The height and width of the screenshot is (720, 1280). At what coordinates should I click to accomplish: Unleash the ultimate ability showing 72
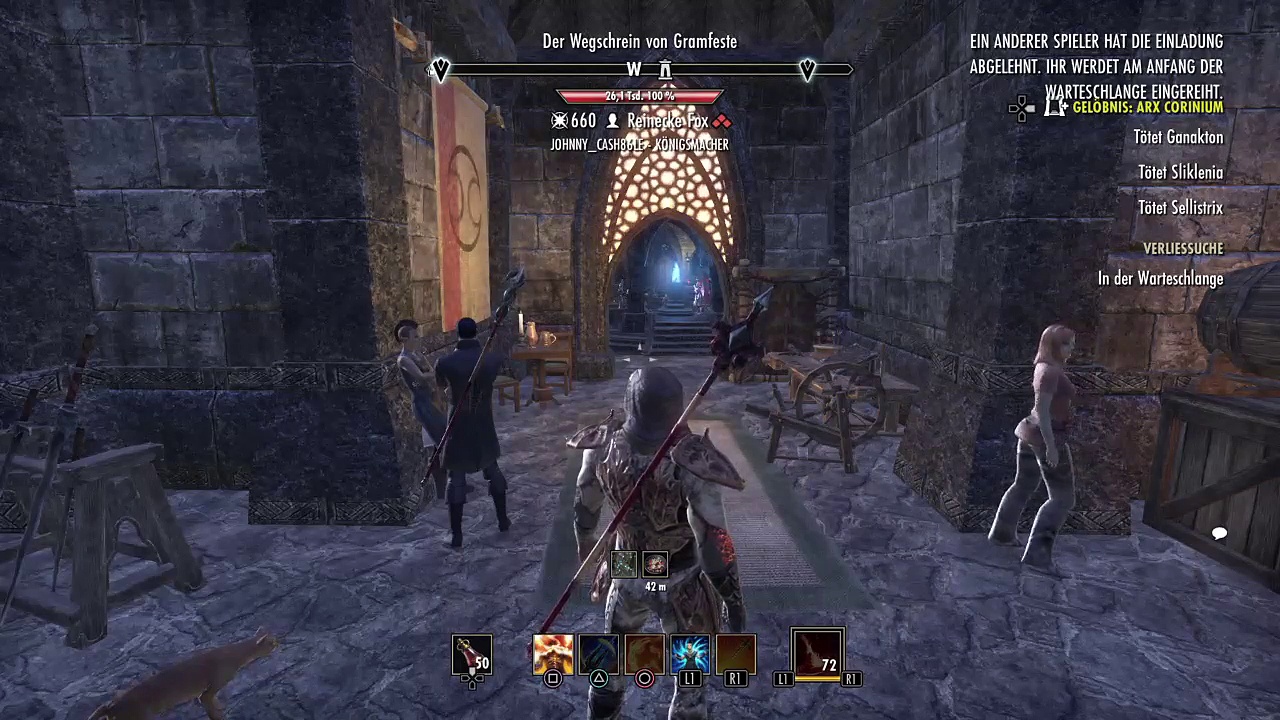point(817,653)
